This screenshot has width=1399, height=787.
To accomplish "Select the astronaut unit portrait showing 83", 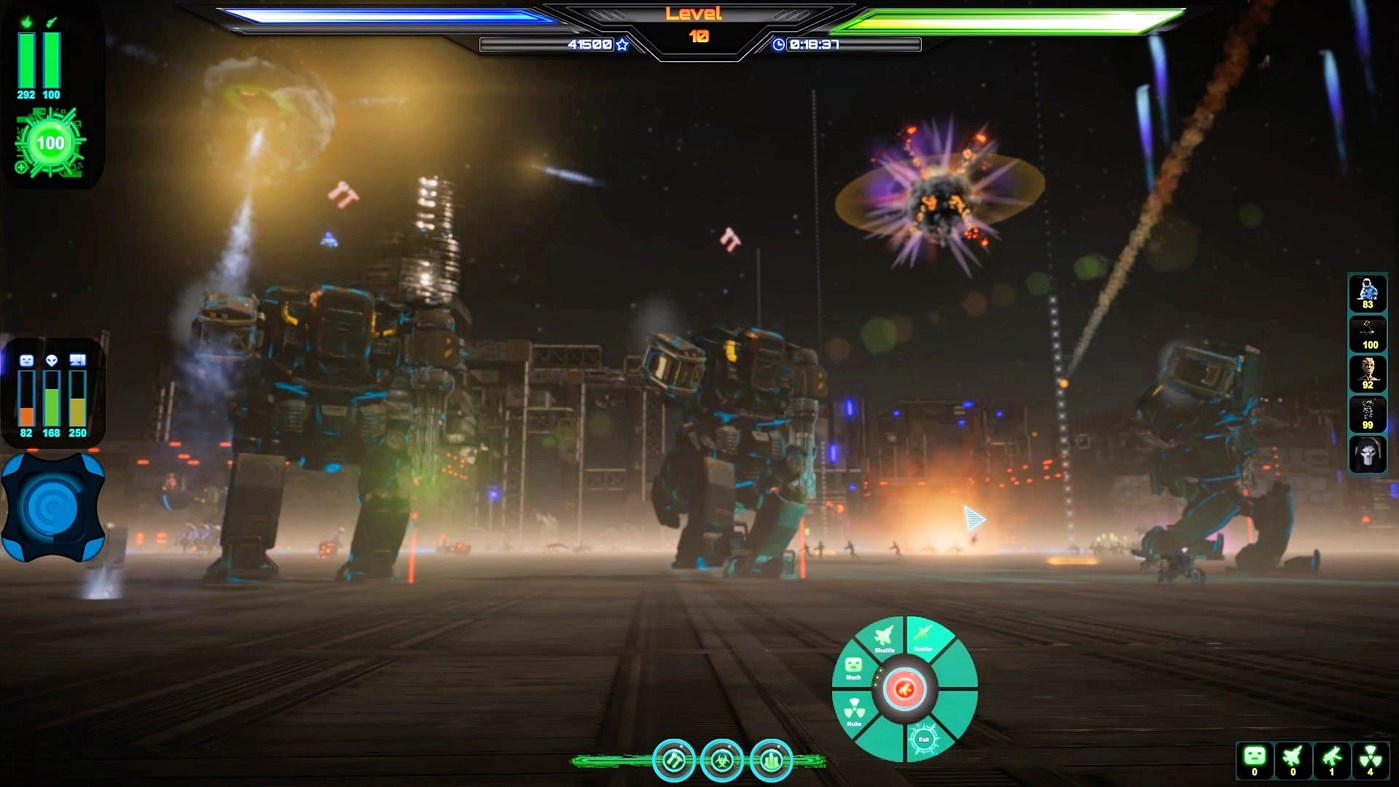I will [1367, 290].
